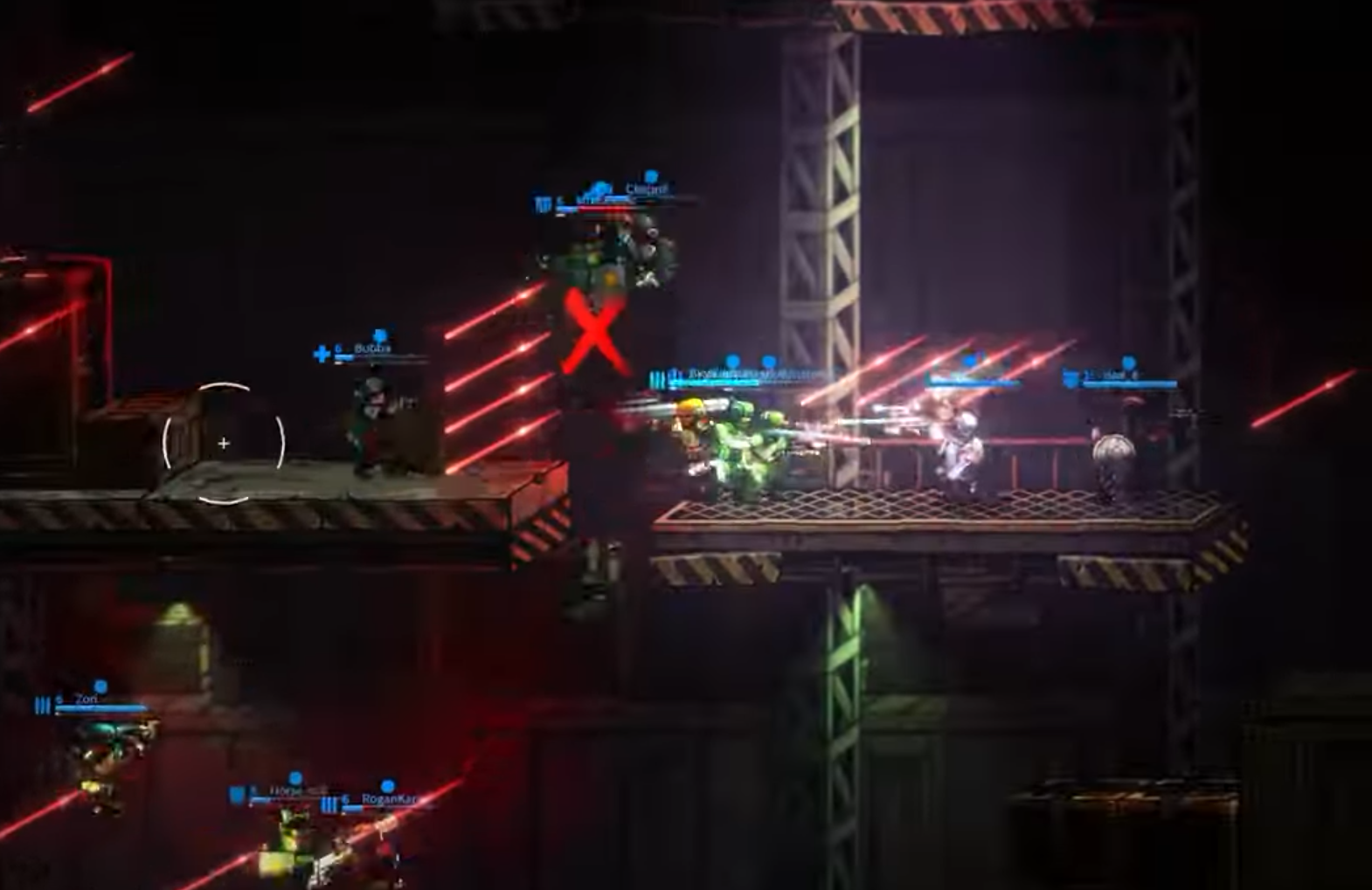The width and height of the screenshot is (1372, 890).
Task: Click the shield class icon next to Horse
Action: (x=236, y=793)
